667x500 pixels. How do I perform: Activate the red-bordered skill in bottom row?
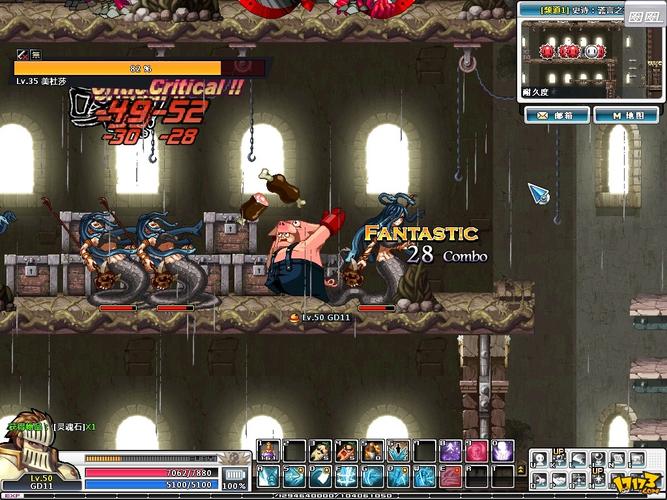[x=450, y=476]
